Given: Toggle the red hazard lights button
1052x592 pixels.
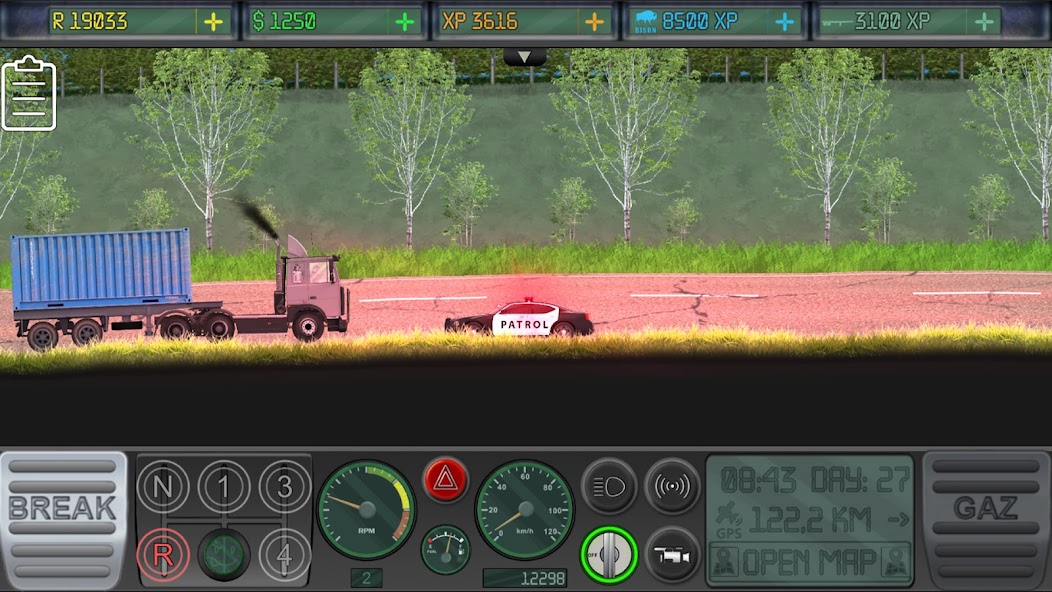Looking at the screenshot, I should pyautogui.click(x=445, y=480).
